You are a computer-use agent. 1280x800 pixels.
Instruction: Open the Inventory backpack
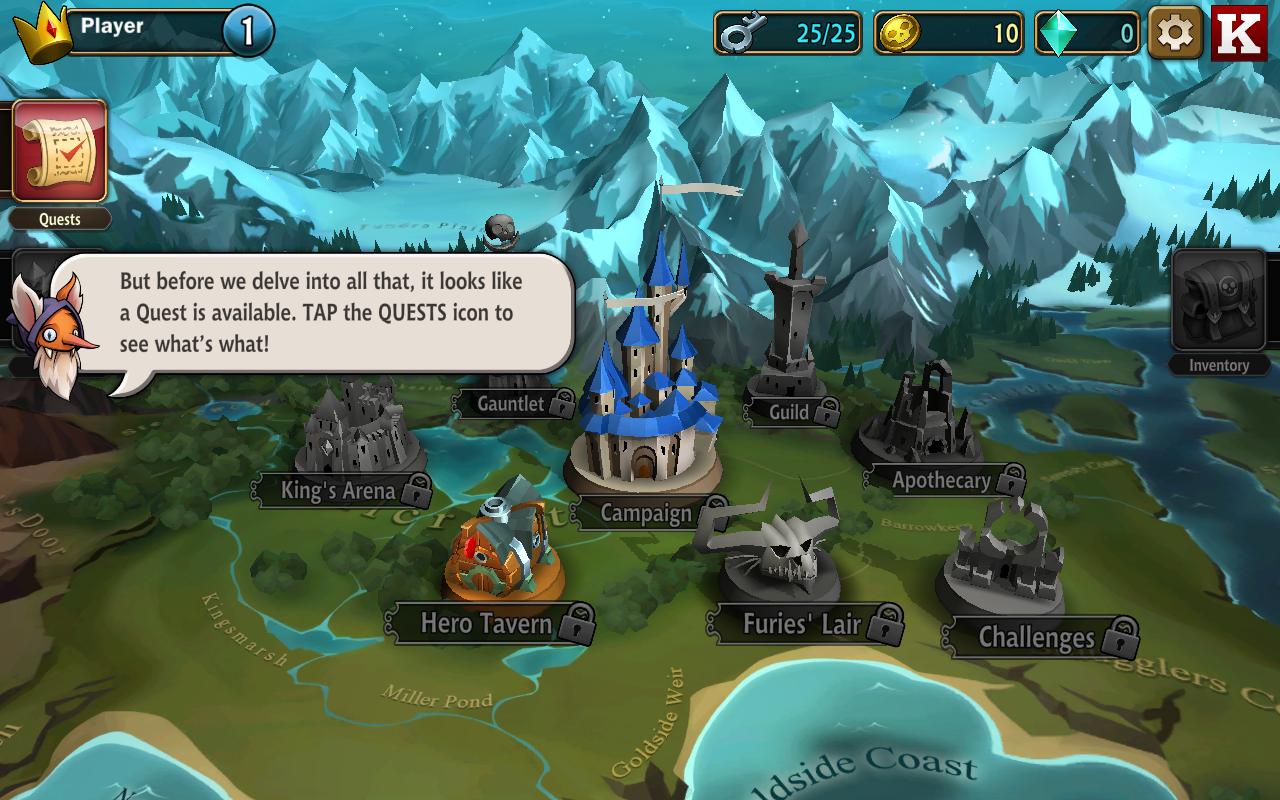[x=1218, y=302]
